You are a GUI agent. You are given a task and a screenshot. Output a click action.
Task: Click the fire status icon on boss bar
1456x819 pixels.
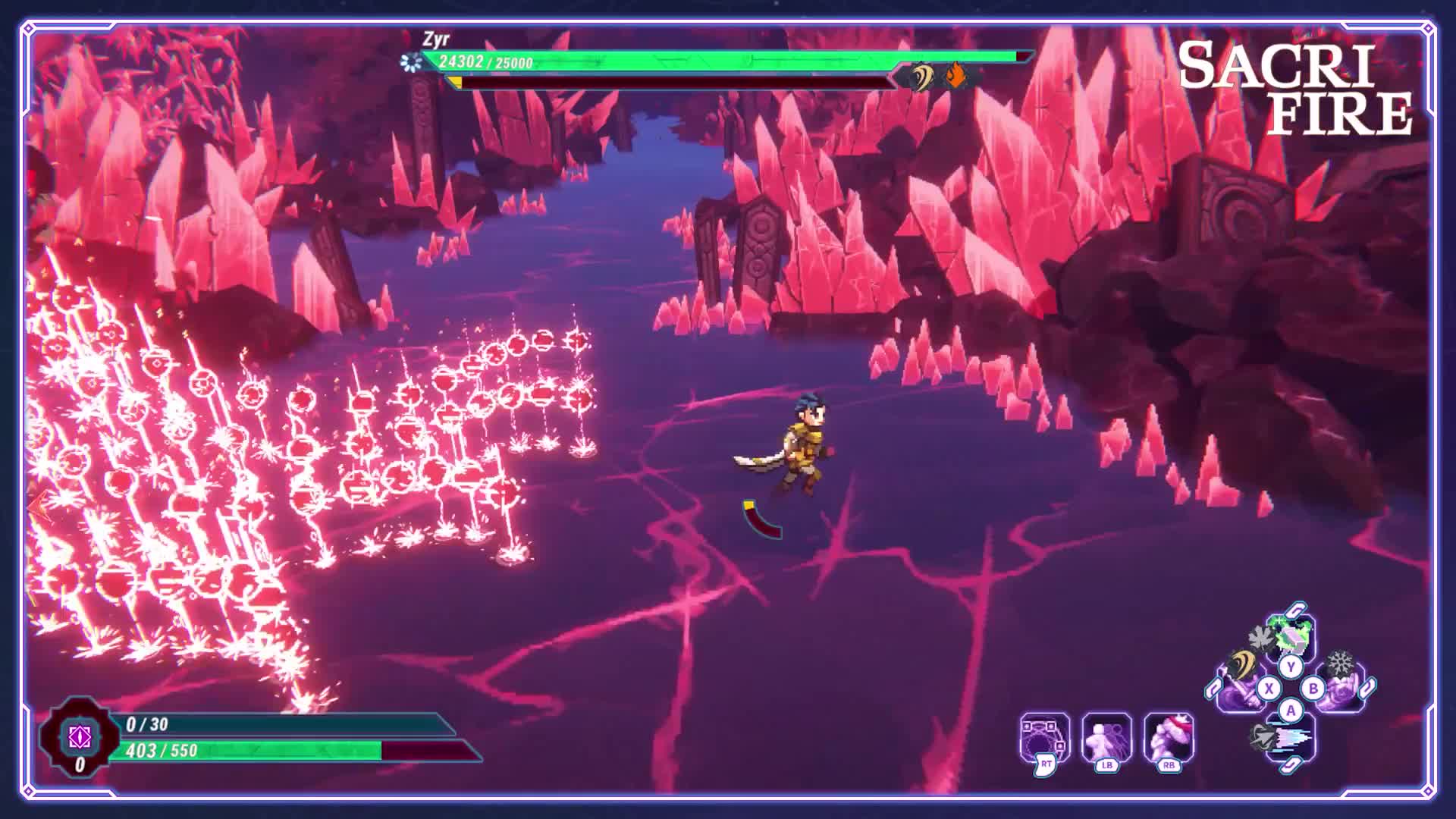(x=956, y=76)
